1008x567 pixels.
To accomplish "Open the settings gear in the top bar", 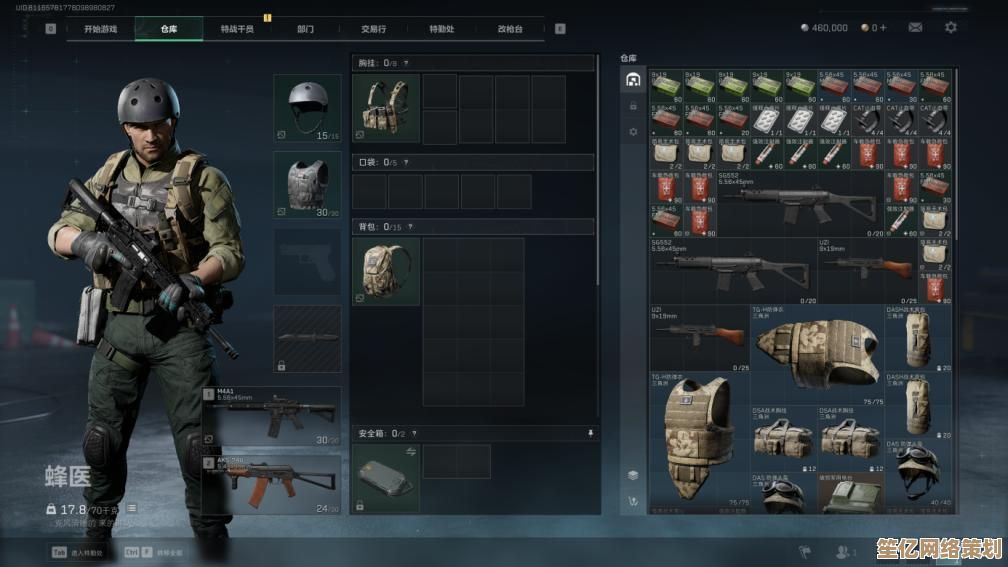I will (x=950, y=28).
